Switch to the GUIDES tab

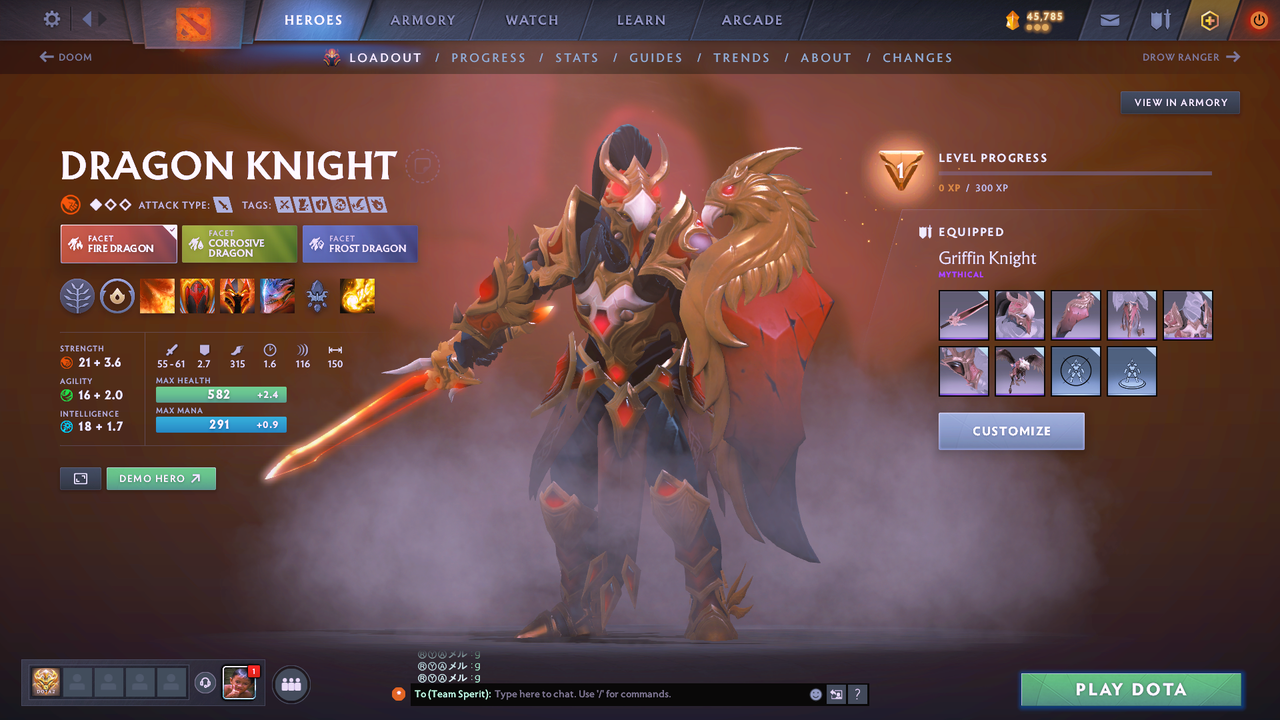656,57
